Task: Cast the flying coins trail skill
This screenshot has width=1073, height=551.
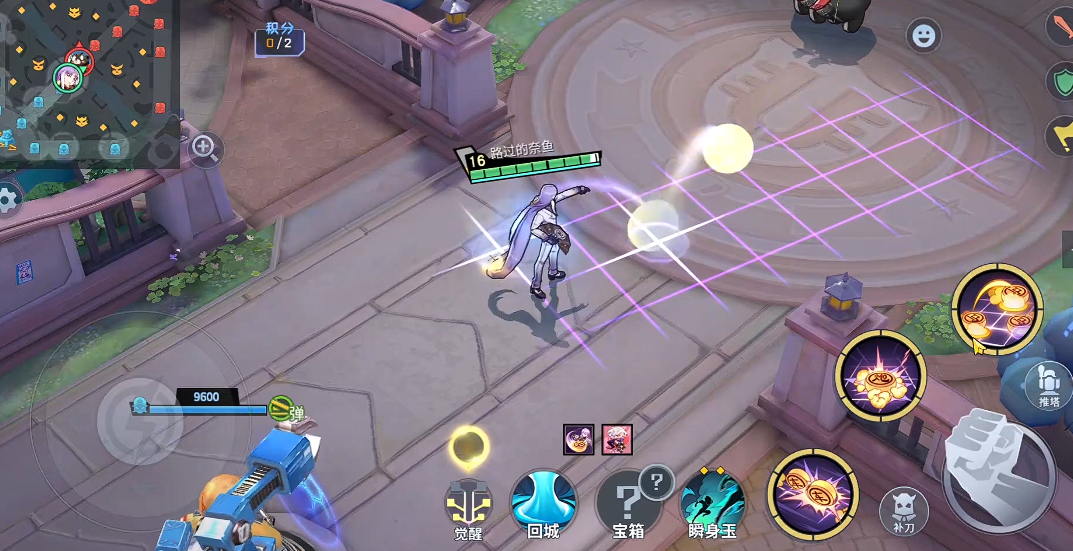Action: point(996,310)
